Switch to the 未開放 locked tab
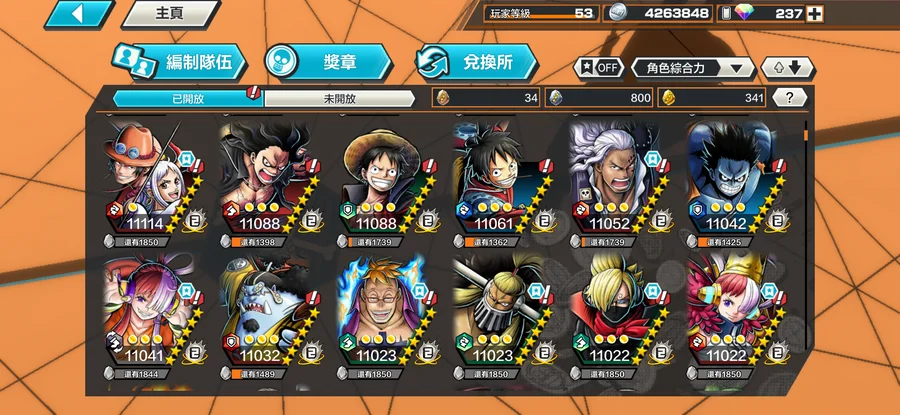The image size is (900, 415). coord(340,99)
